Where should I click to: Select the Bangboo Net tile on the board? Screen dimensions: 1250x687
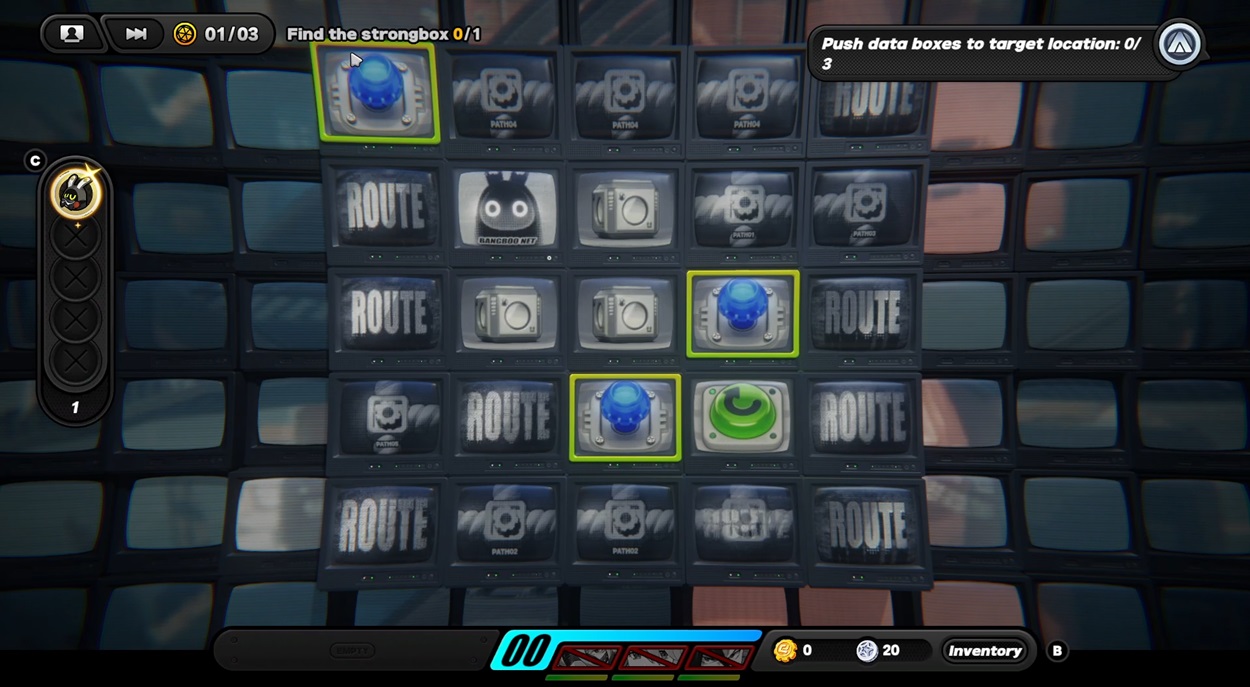point(507,209)
